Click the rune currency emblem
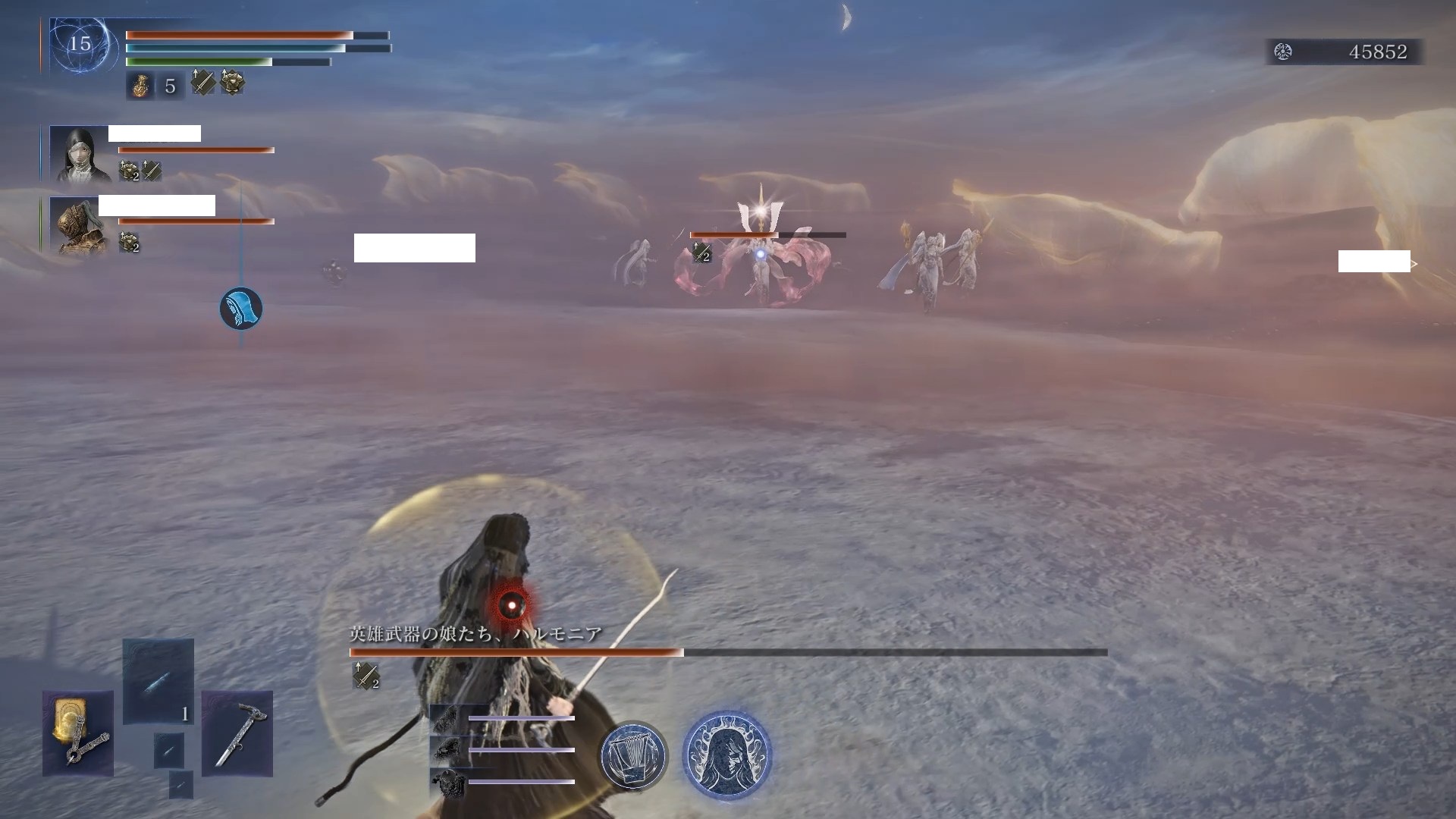 click(x=1283, y=52)
